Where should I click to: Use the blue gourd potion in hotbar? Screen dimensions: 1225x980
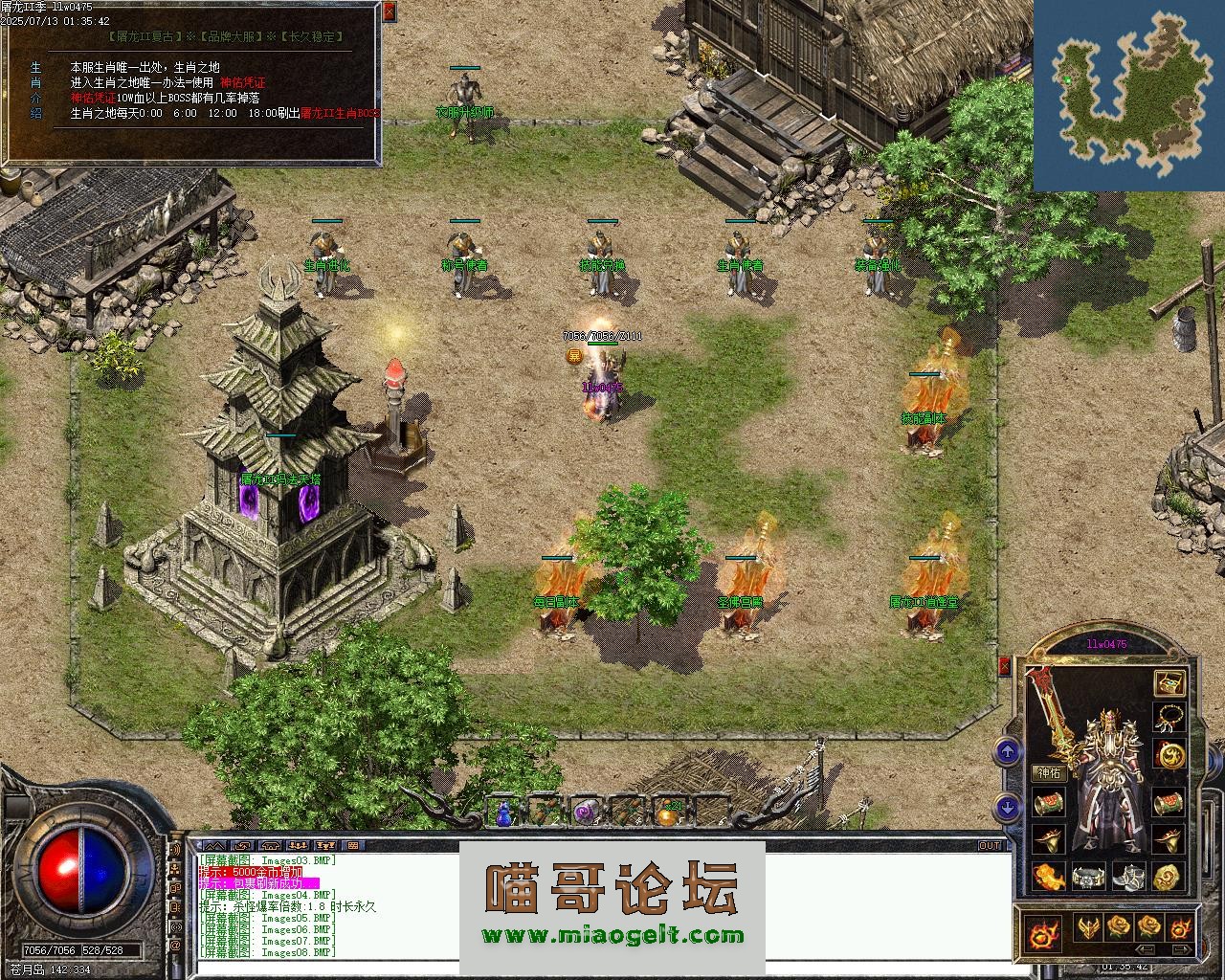click(504, 813)
